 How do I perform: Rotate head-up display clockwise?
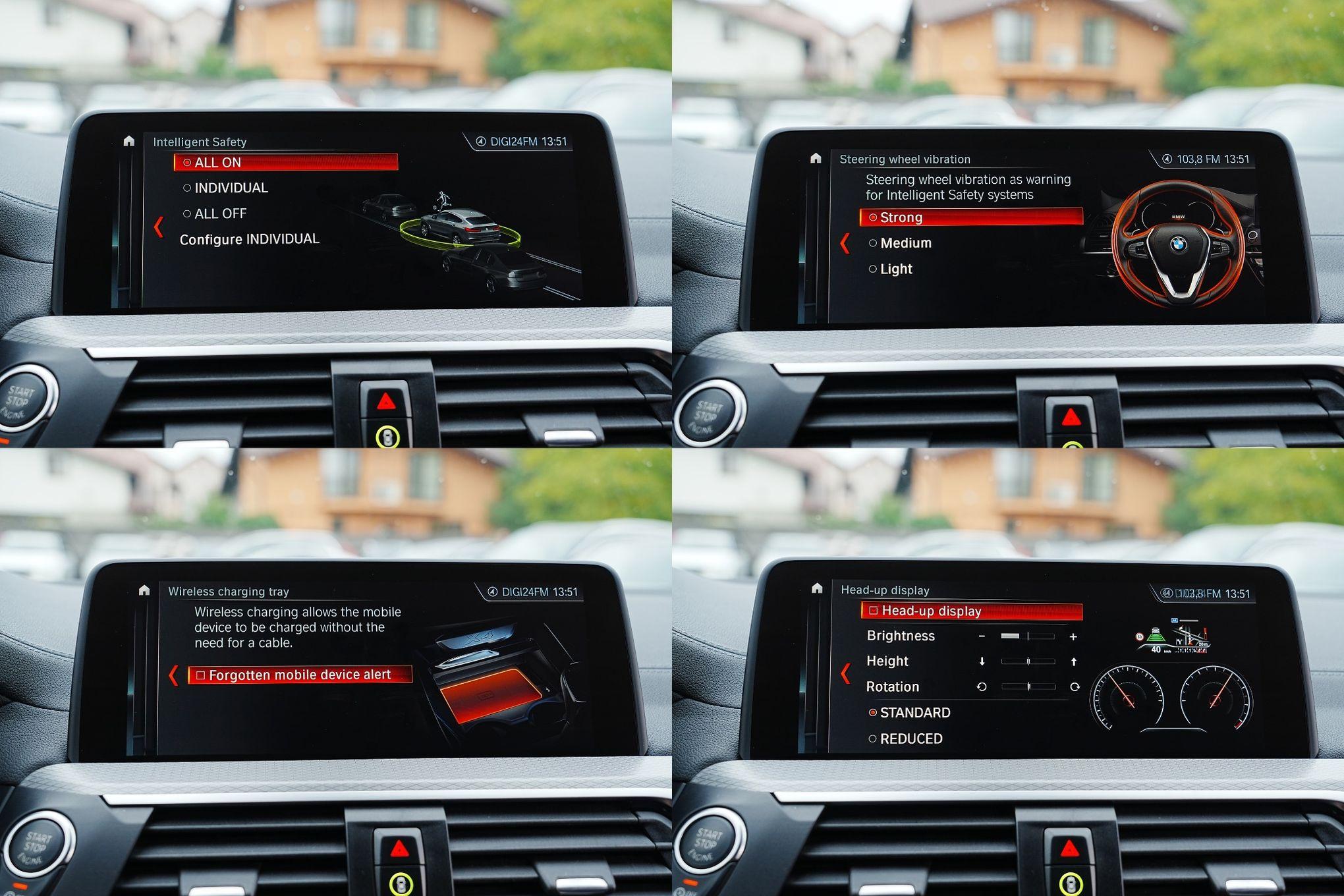1075,687
